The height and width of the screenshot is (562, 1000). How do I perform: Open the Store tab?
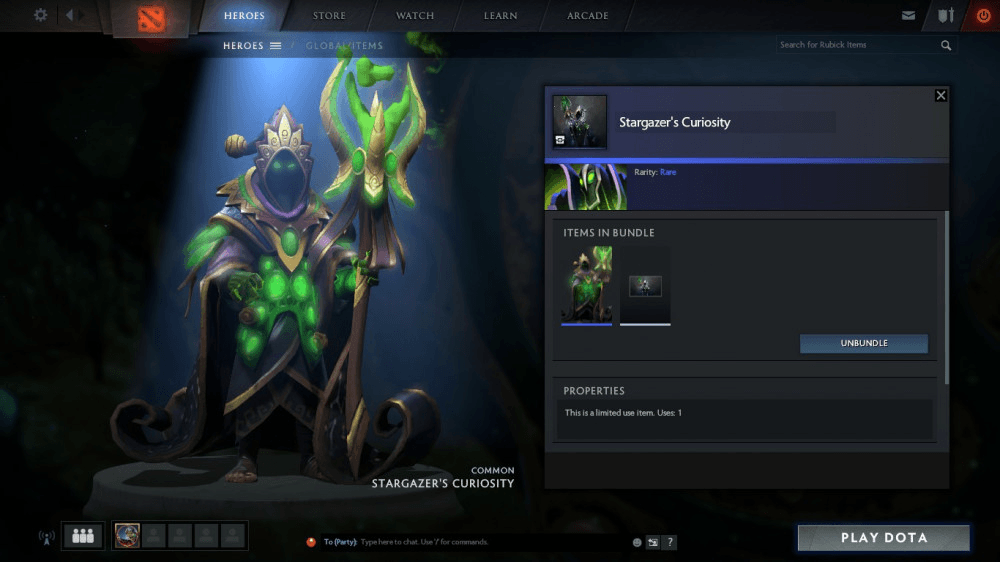click(x=329, y=16)
